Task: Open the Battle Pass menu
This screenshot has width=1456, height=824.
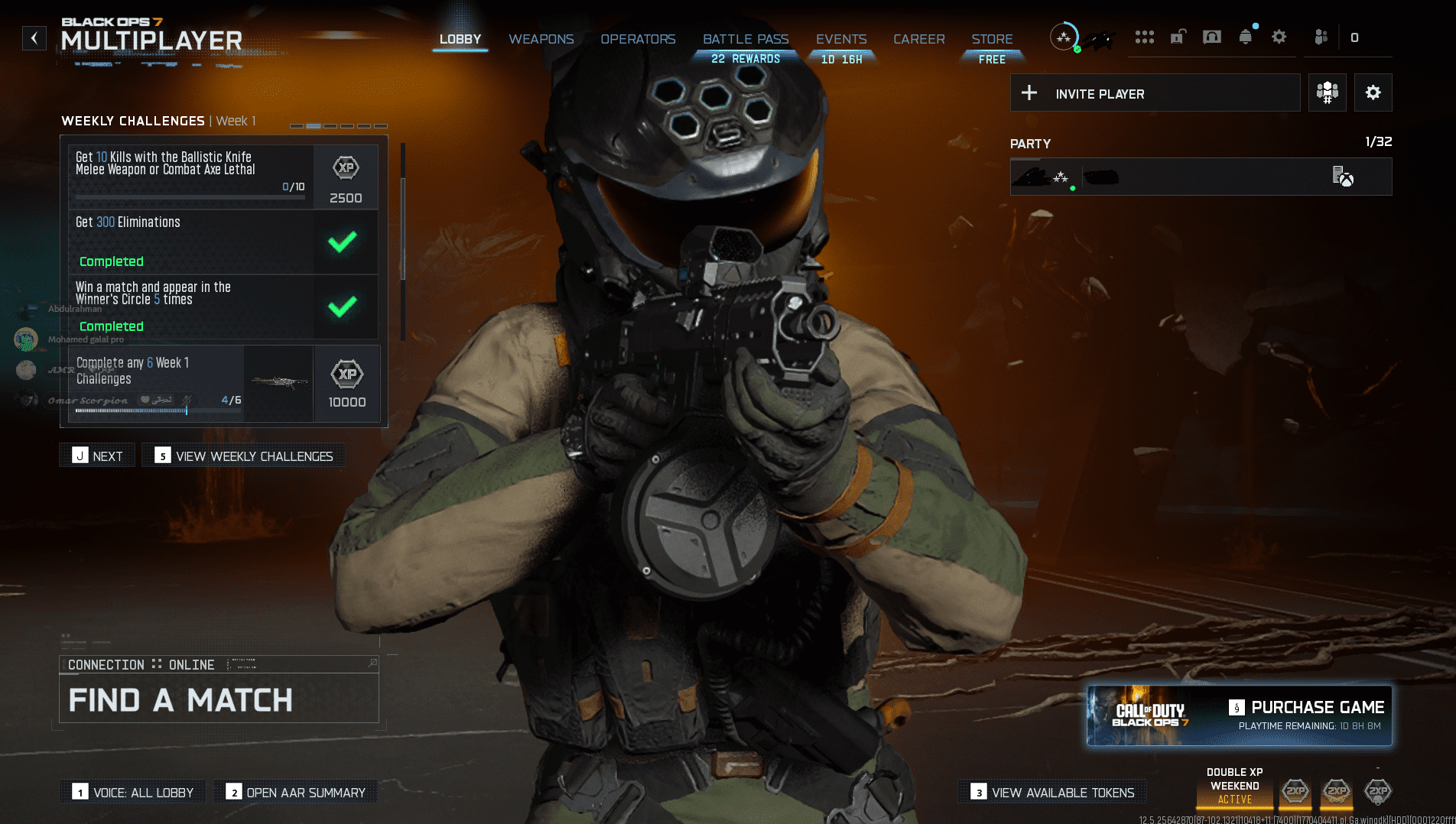Action: point(745,39)
